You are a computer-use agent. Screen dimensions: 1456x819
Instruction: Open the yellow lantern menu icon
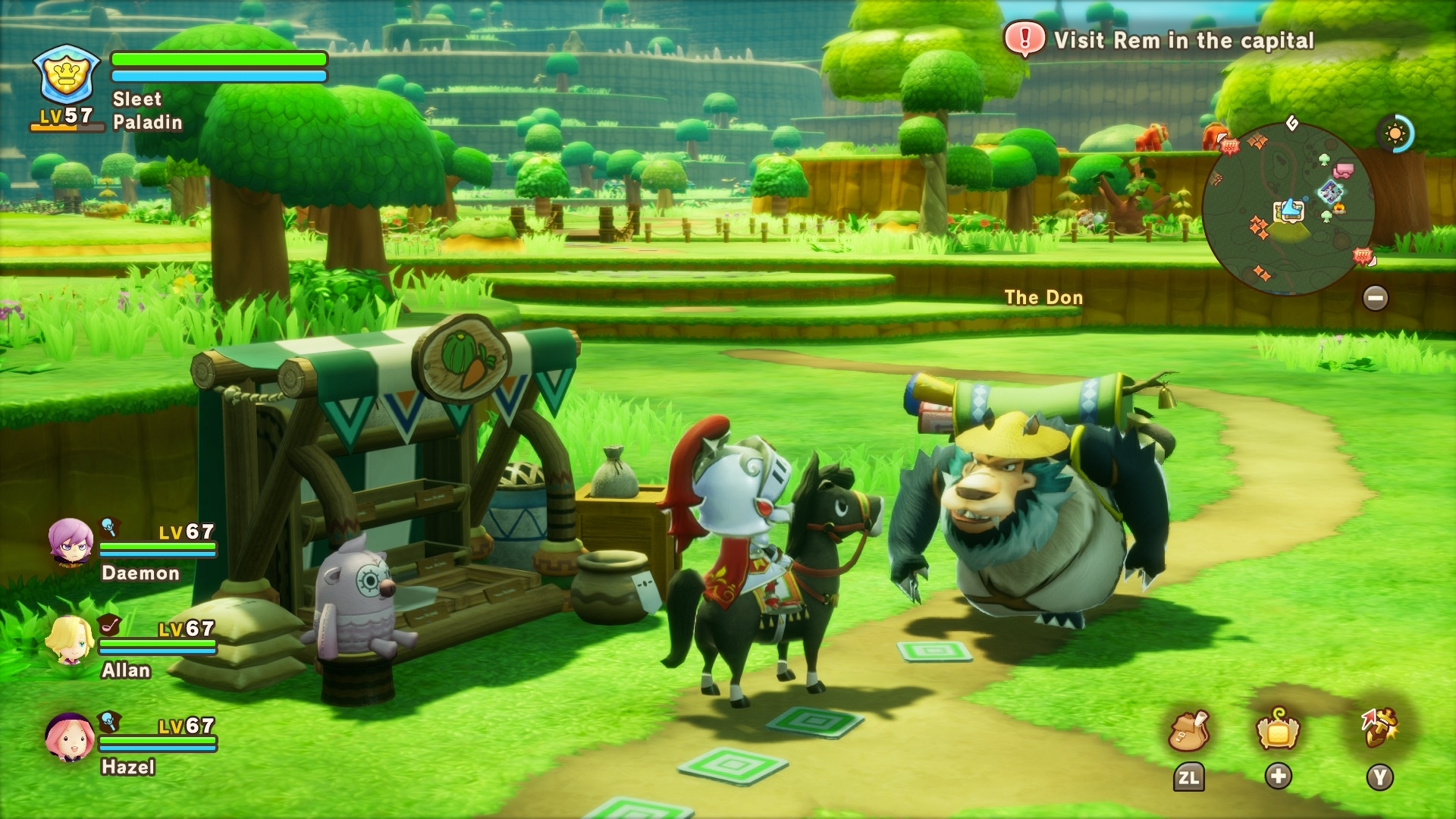(x=1279, y=731)
